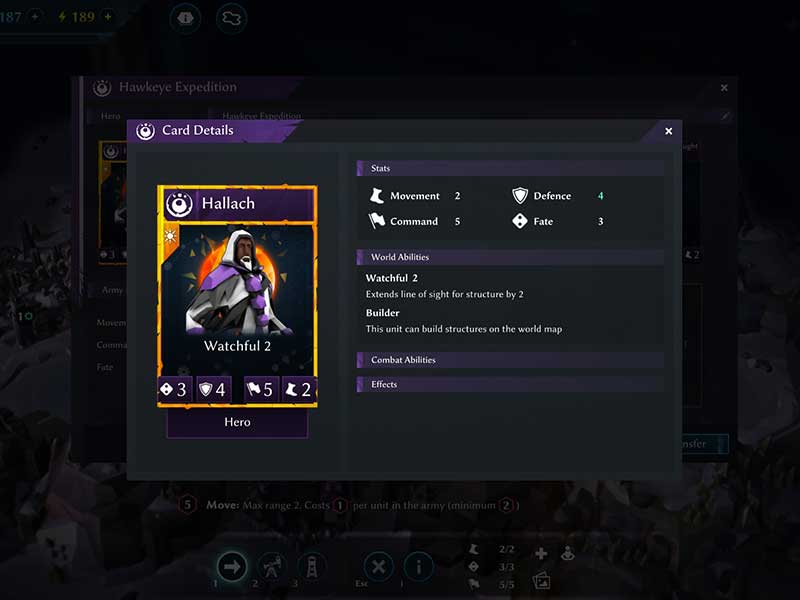Select the Hallach hero card

pyautogui.click(x=237, y=295)
